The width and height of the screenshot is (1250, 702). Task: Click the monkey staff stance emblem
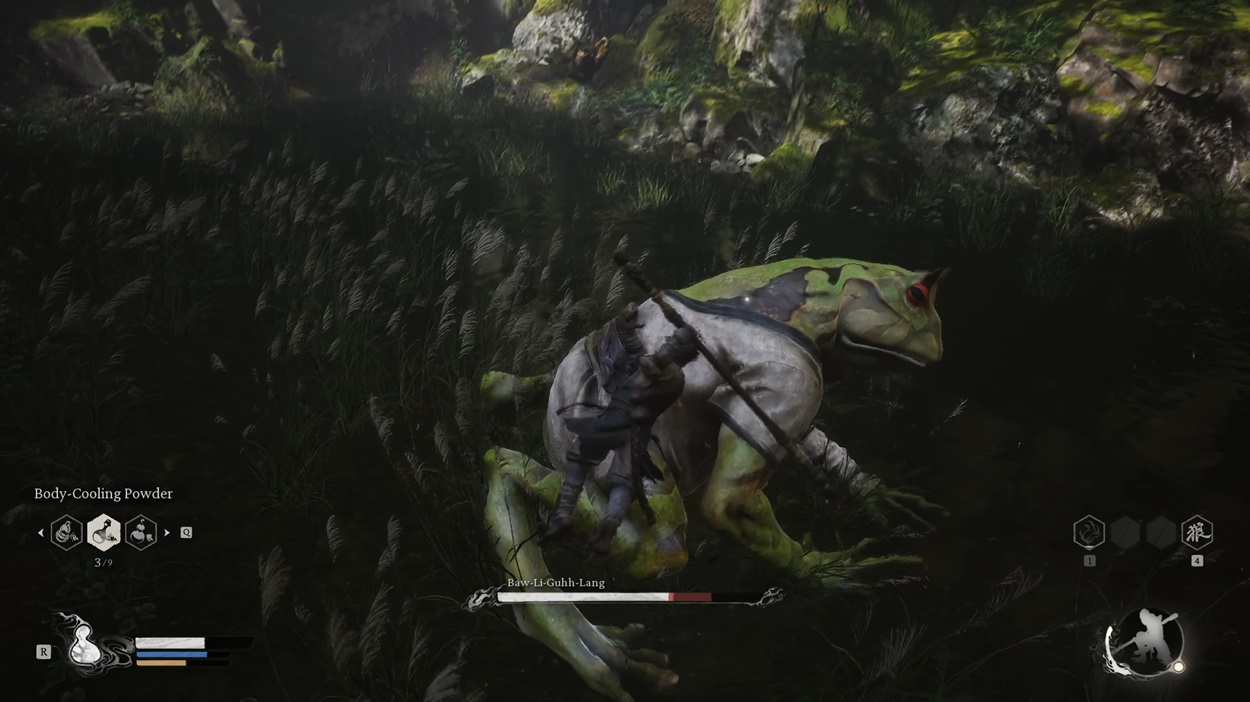coord(1146,641)
